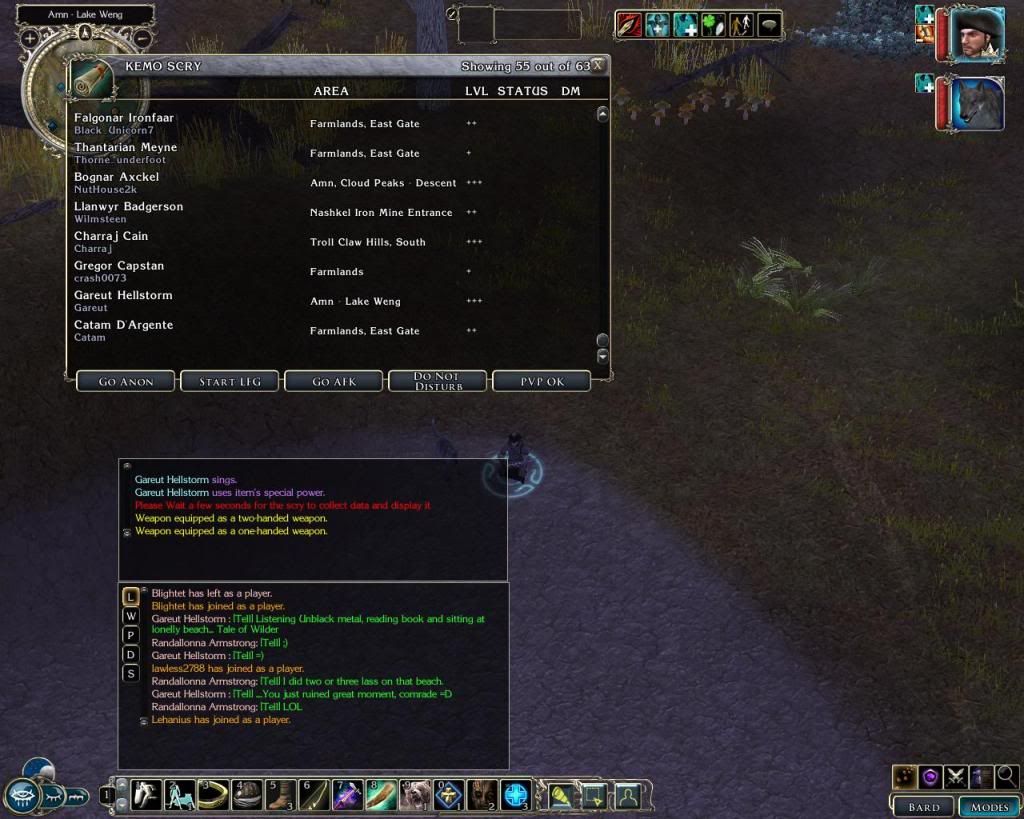Open the Bard abilities button
This screenshot has width=1024, height=819.
(x=923, y=806)
